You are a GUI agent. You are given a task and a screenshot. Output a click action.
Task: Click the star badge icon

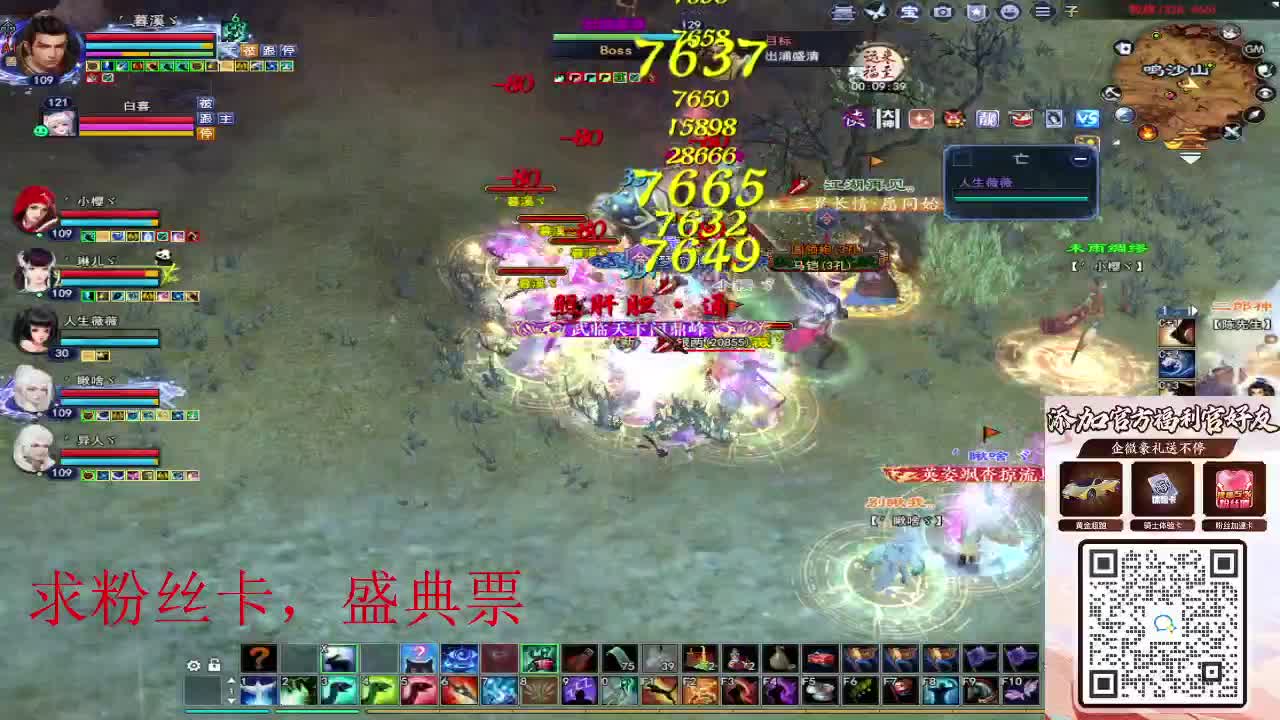point(975,12)
